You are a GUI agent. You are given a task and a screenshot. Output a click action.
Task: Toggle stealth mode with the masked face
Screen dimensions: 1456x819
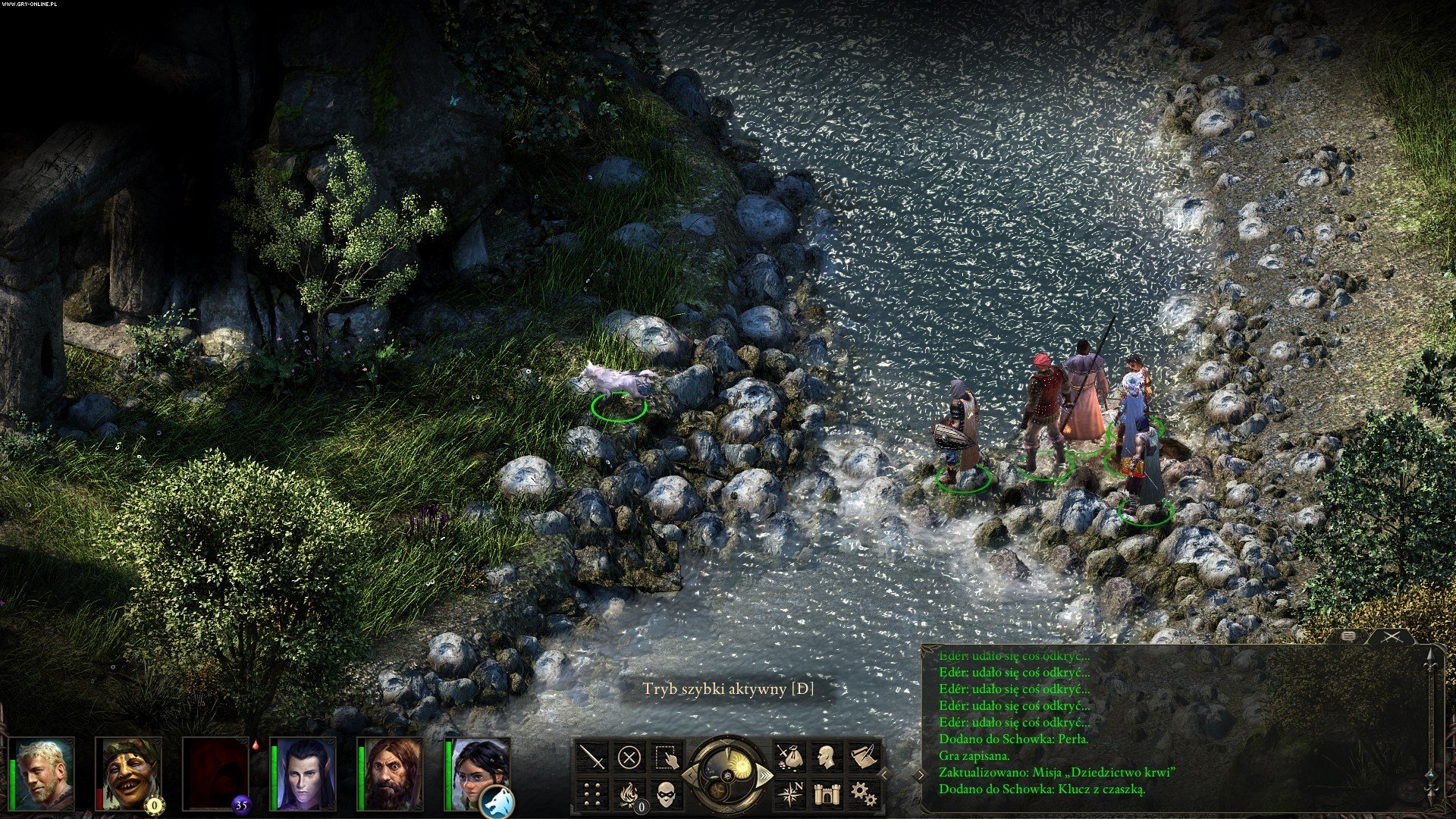667,794
